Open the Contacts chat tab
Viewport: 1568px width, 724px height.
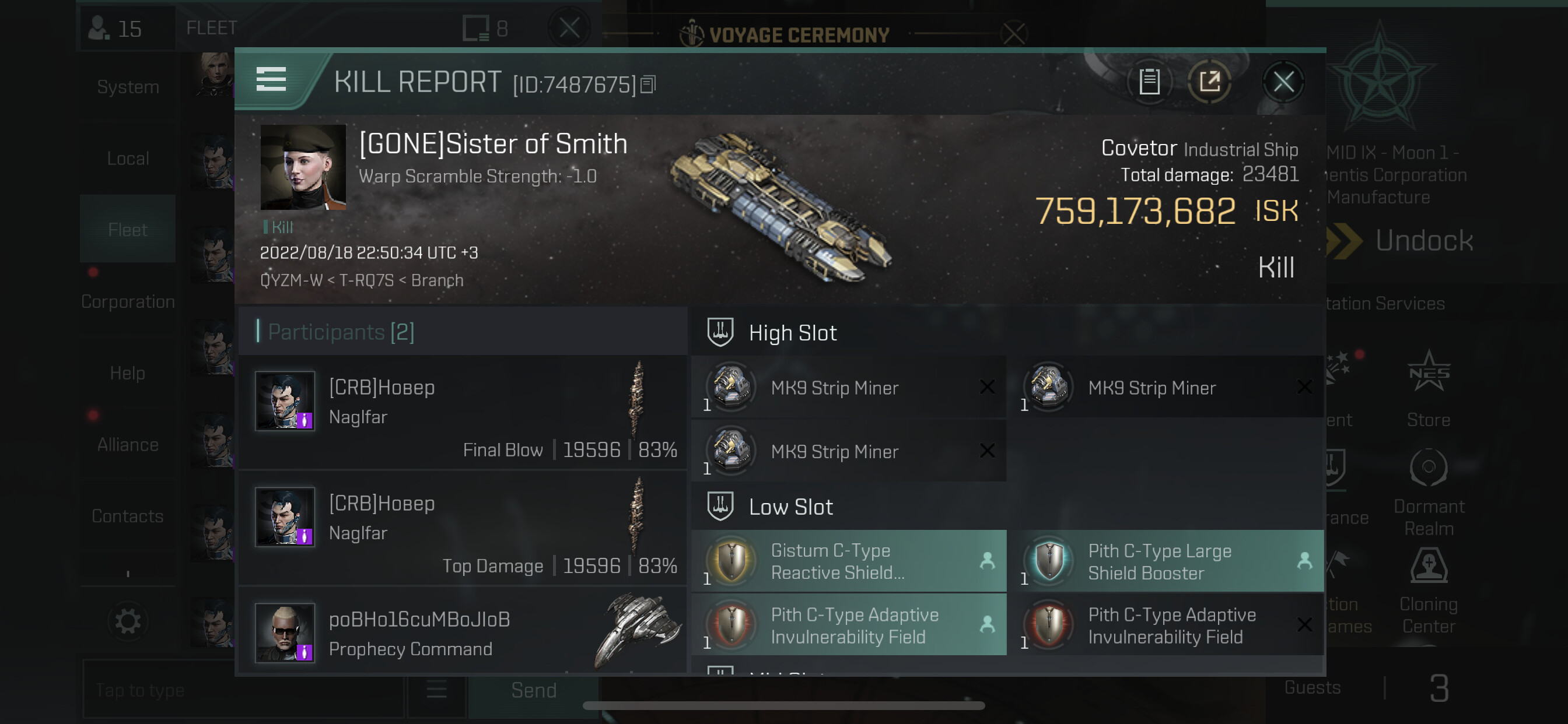(x=128, y=516)
